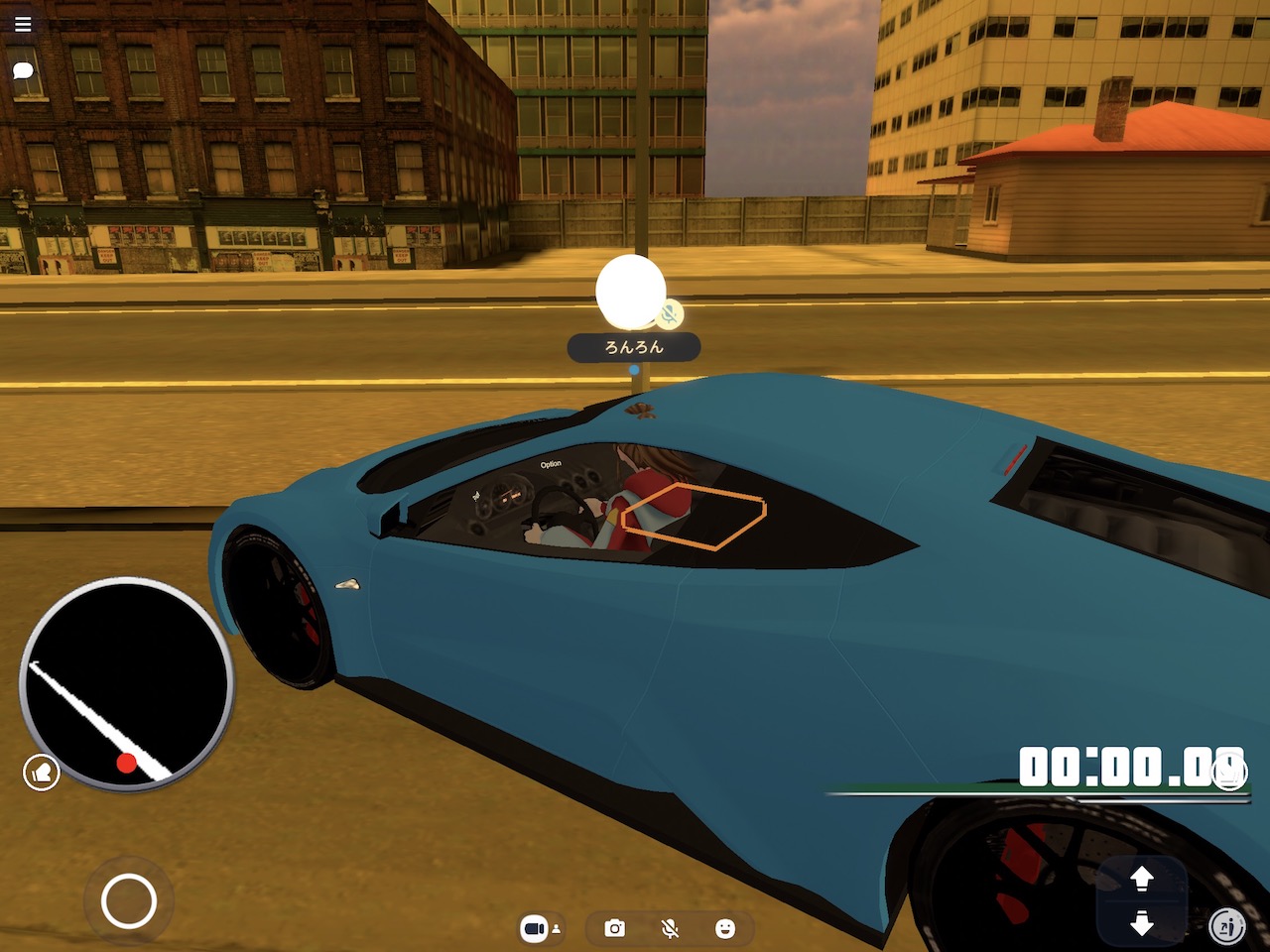
Task: Tap the down arrow control
Action: (x=1142, y=923)
